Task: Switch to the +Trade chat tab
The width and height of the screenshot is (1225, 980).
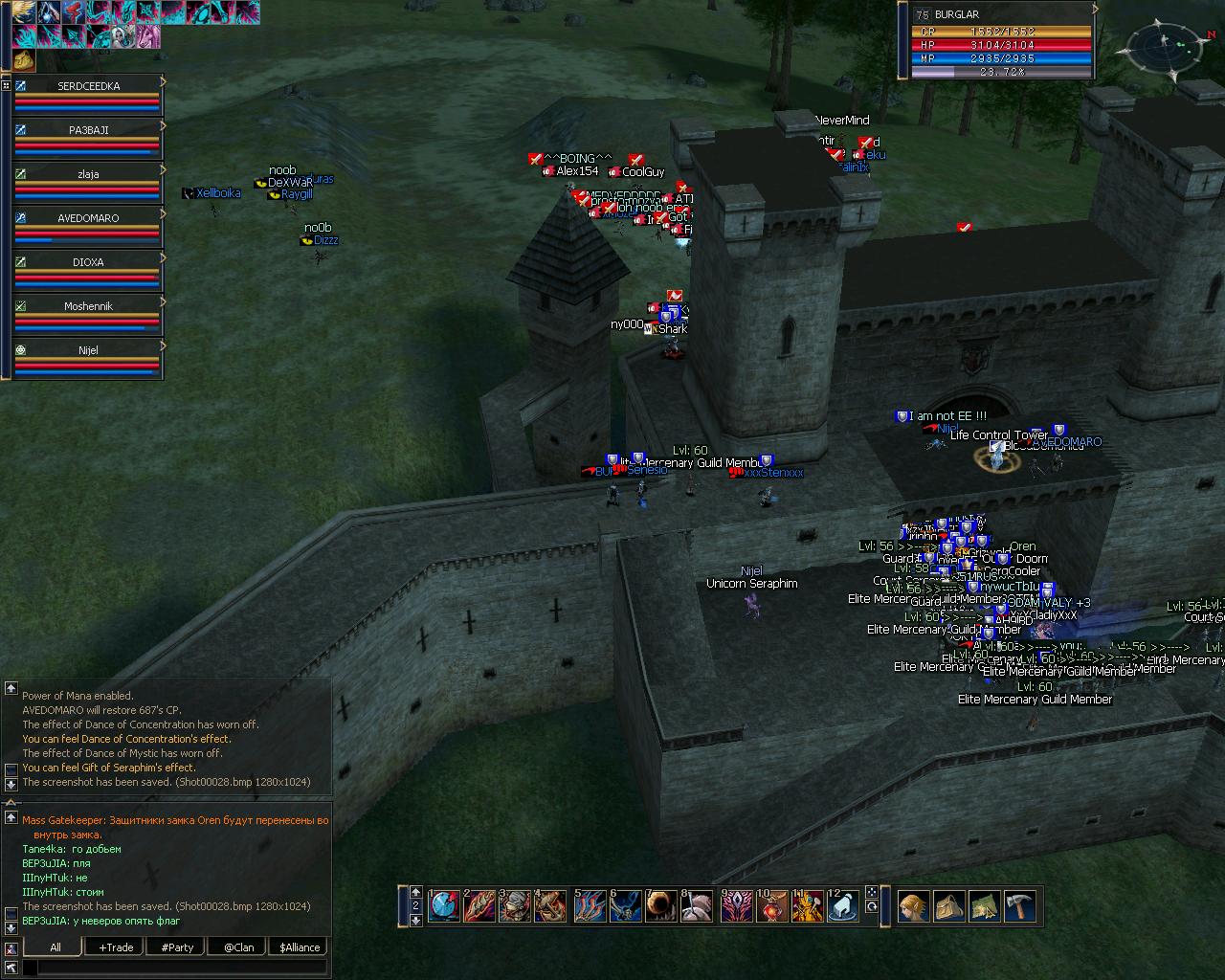Action: pos(116,947)
